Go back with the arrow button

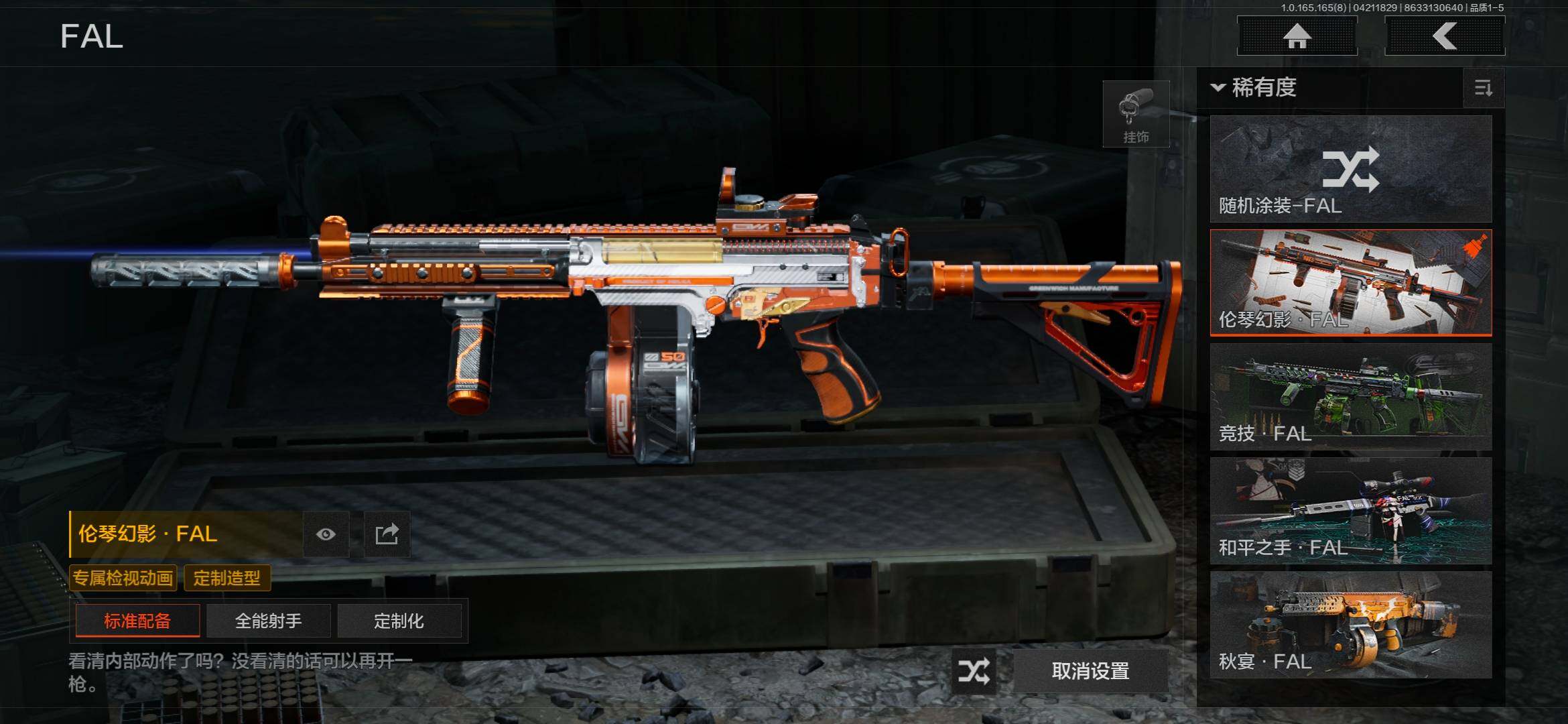coord(1445,36)
